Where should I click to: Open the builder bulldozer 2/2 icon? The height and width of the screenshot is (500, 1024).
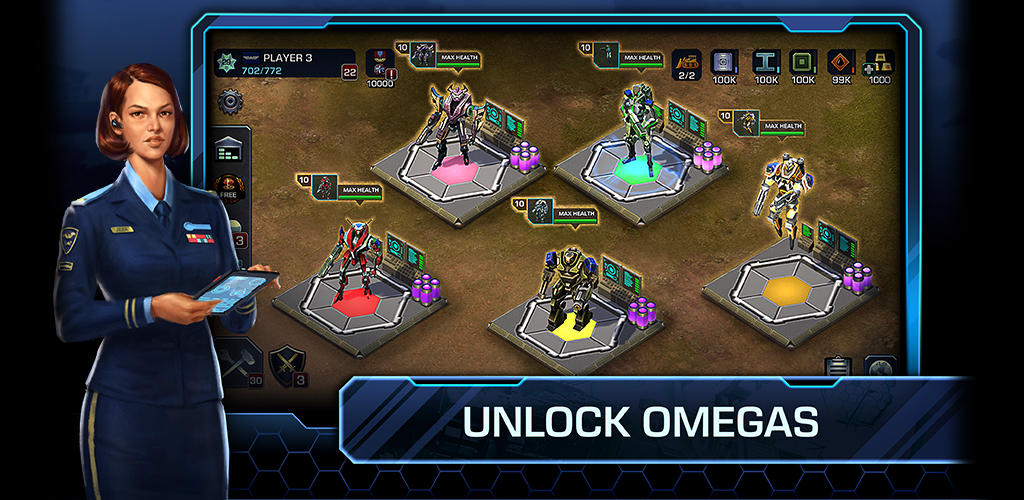[x=686, y=63]
